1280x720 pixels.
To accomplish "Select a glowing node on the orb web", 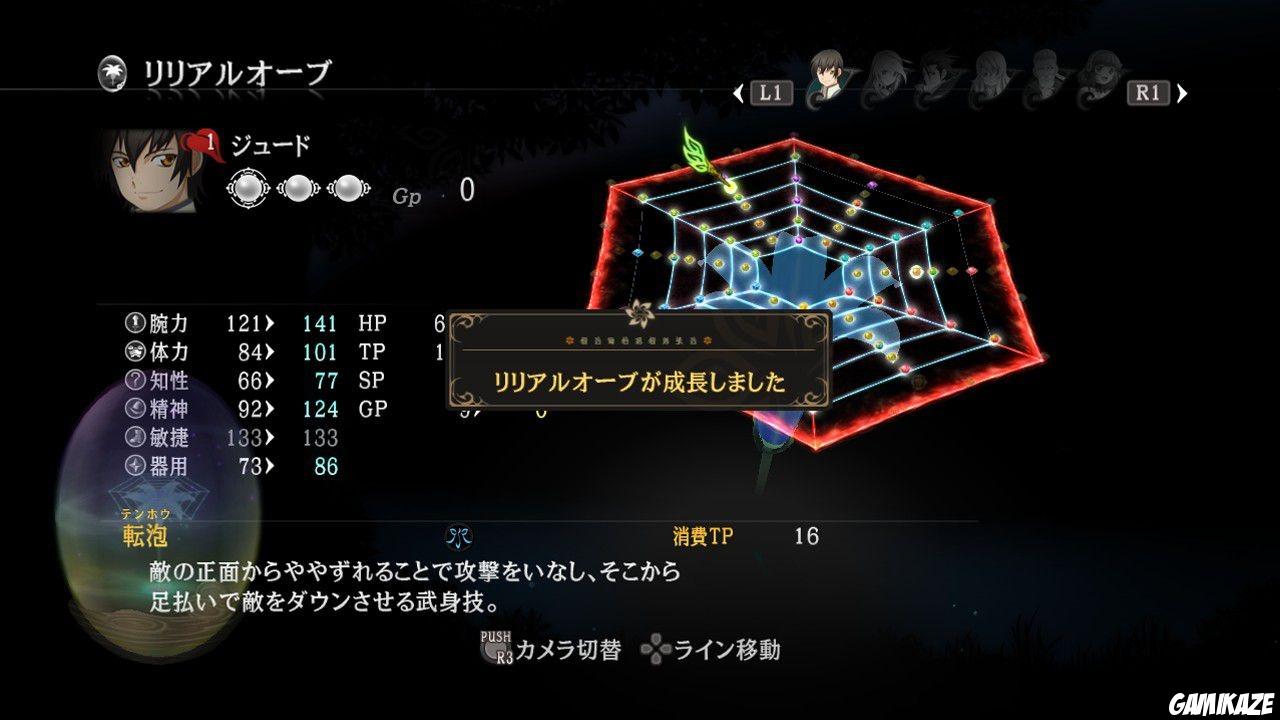I will pyautogui.click(x=914, y=271).
